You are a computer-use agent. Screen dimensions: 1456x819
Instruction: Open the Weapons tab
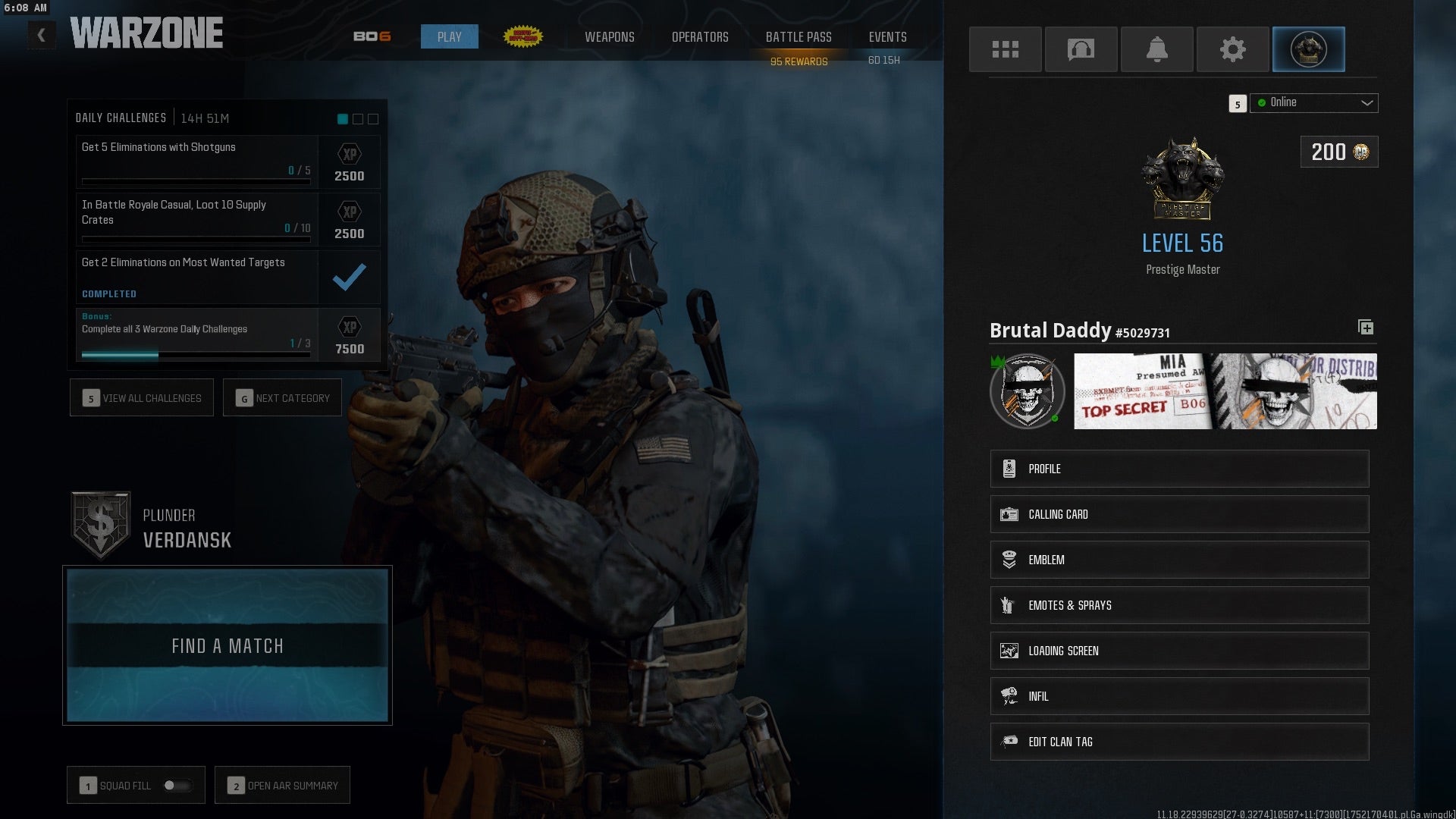point(609,37)
